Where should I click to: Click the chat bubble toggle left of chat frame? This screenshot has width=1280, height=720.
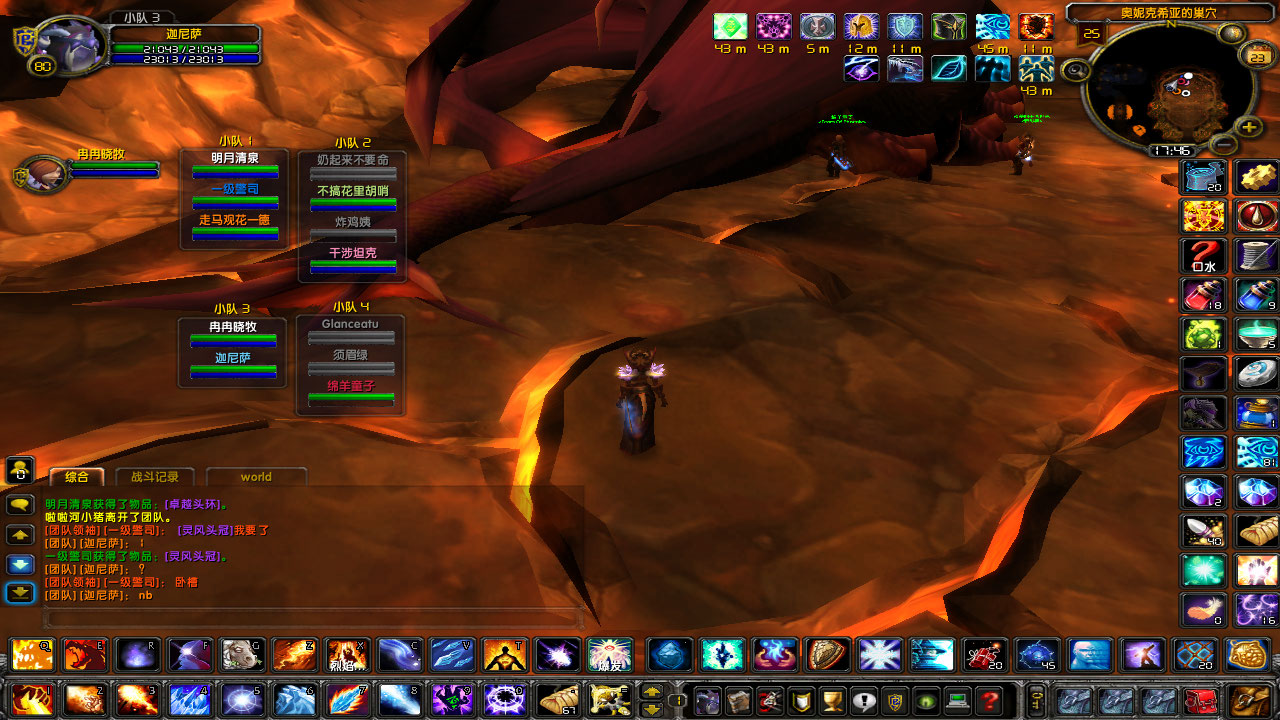(x=19, y=505)
